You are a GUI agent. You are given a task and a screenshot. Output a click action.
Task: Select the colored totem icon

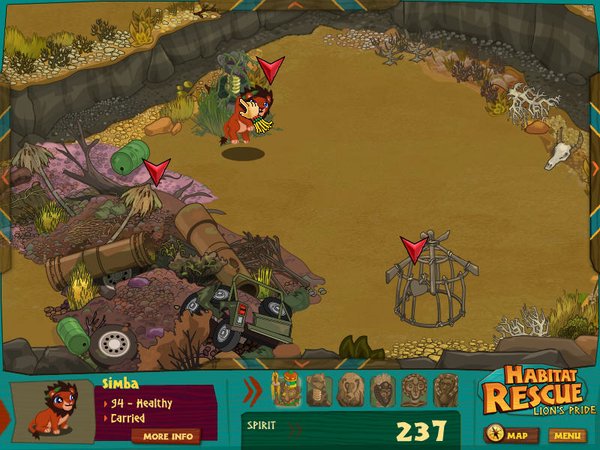(288, 389)
